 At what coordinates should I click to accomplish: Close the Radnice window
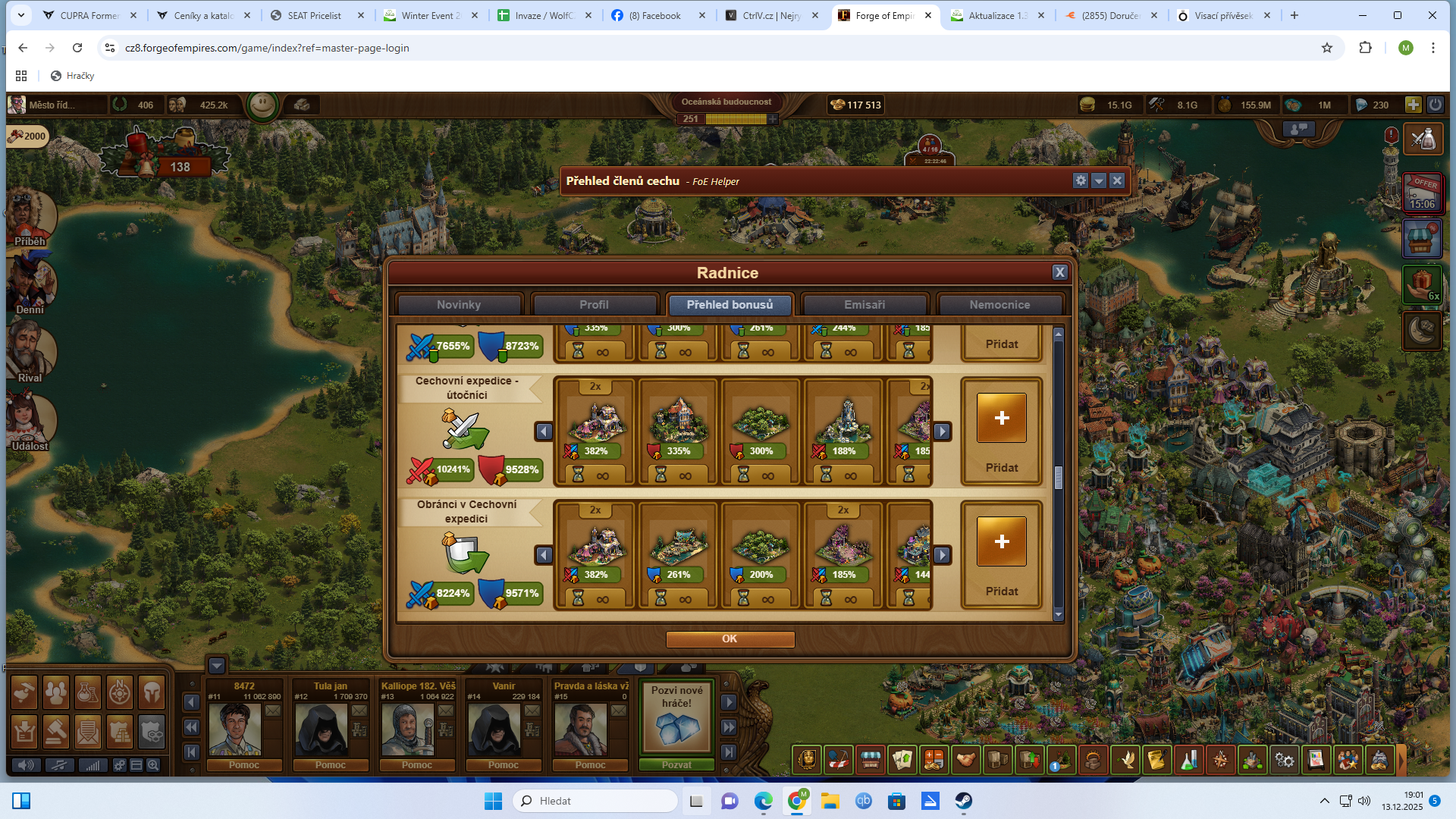(x=1059, y=273)
